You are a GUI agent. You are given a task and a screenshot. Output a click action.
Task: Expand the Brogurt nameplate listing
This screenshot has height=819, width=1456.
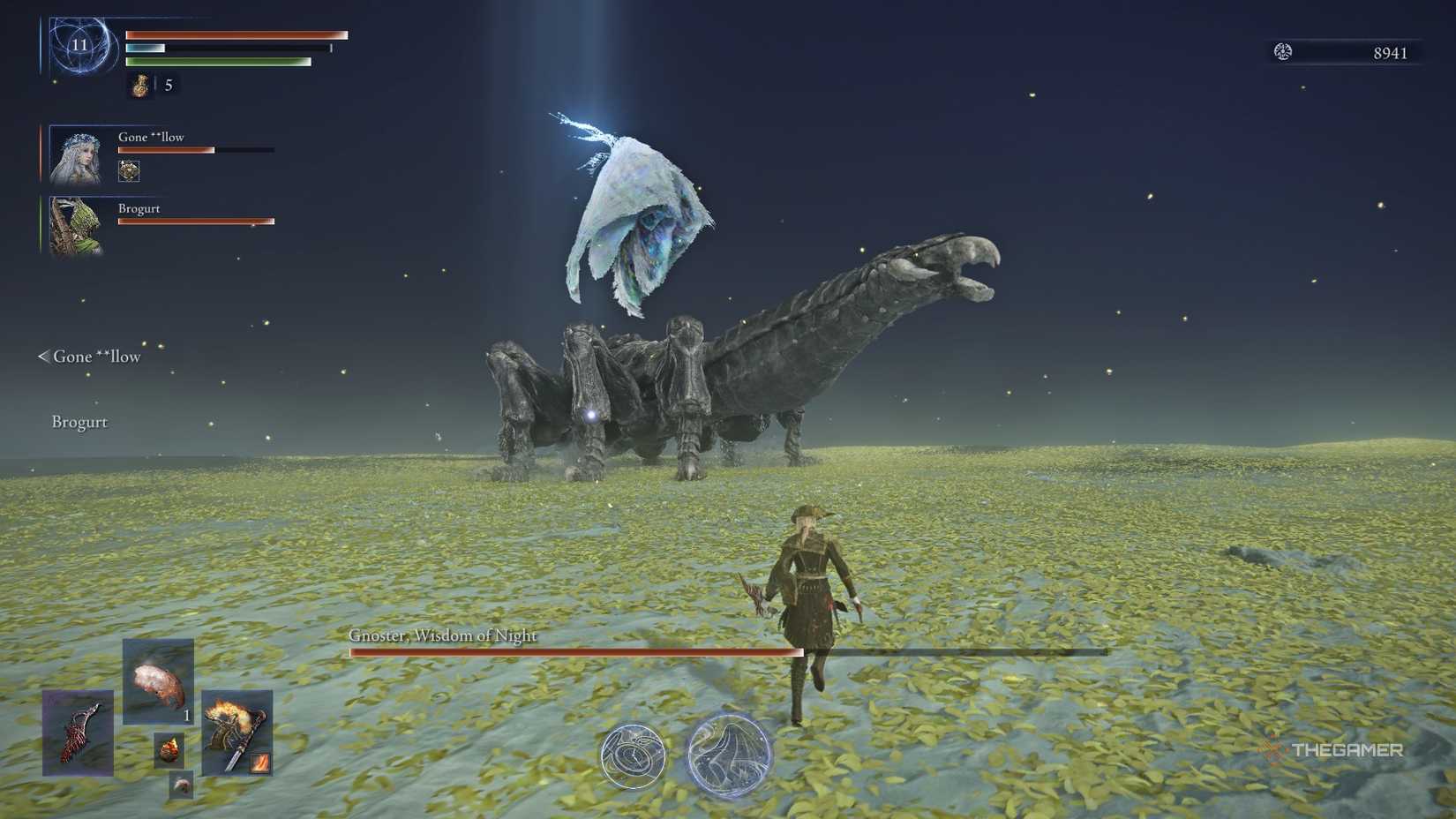tap(79, 422)
